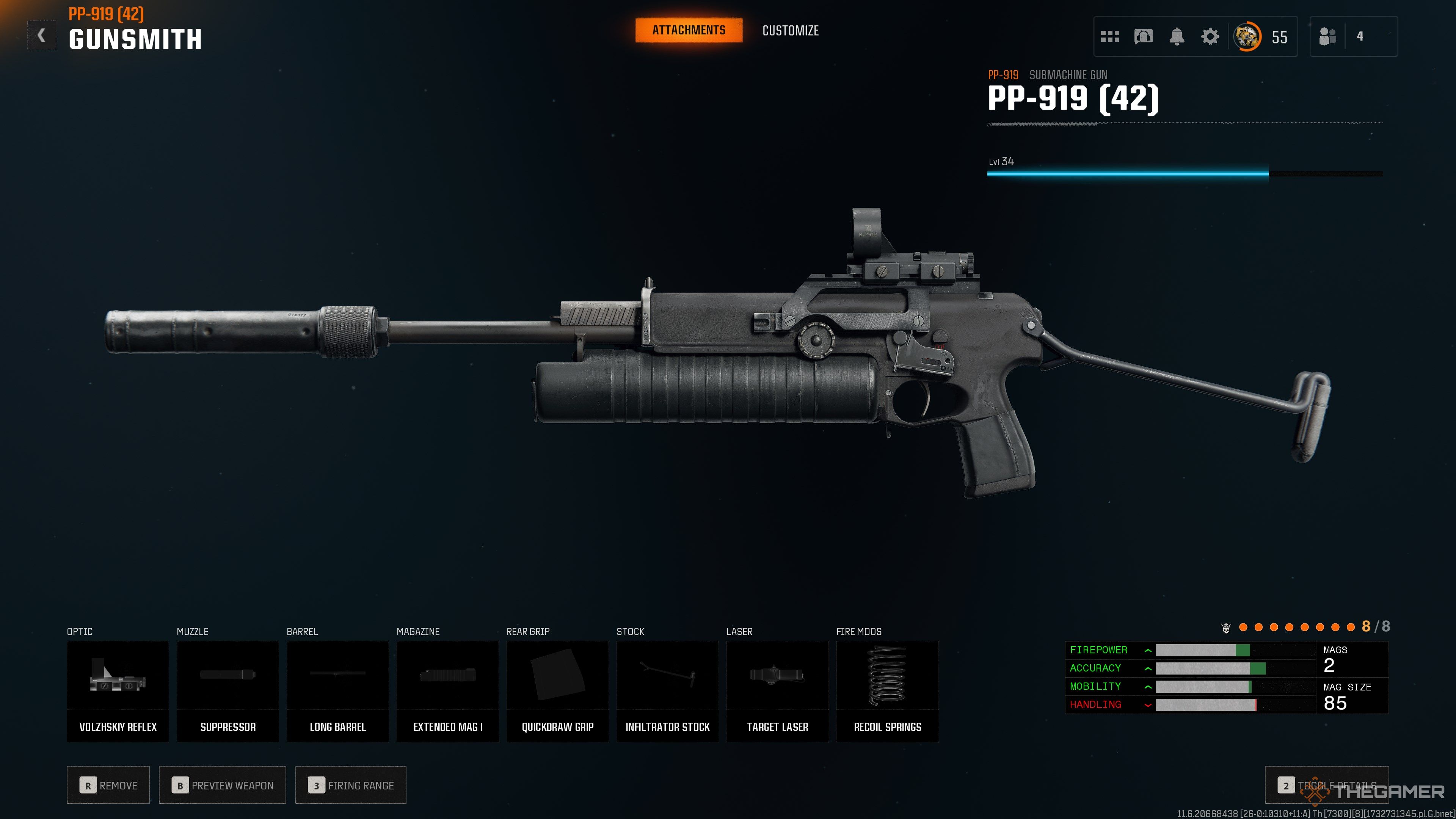1456x819 pixels.
Task: Open settings via the gear icon
Action: coord(1210,37)
